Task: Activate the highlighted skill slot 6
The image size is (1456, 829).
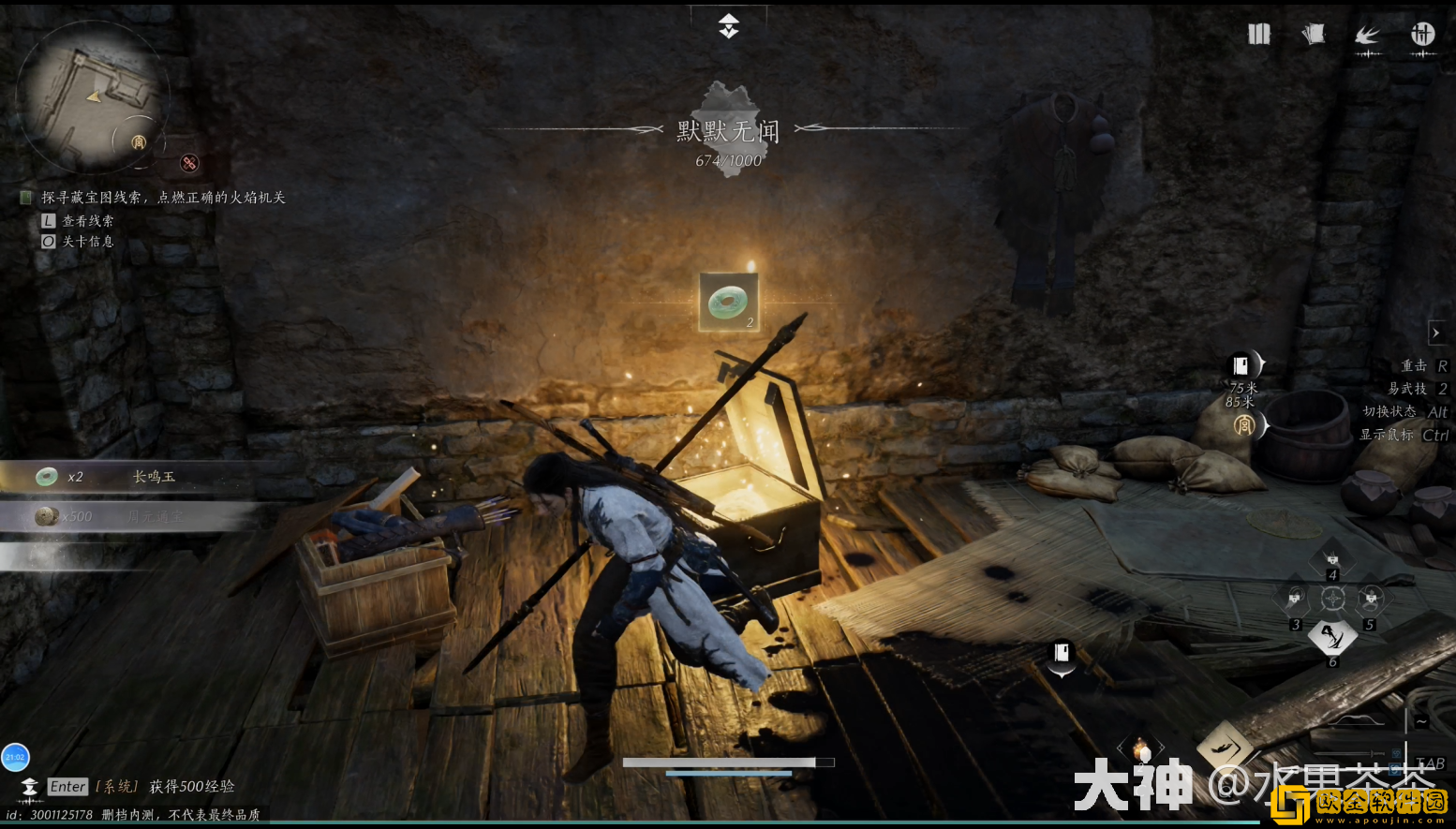Action: (x=1332, y=638)
